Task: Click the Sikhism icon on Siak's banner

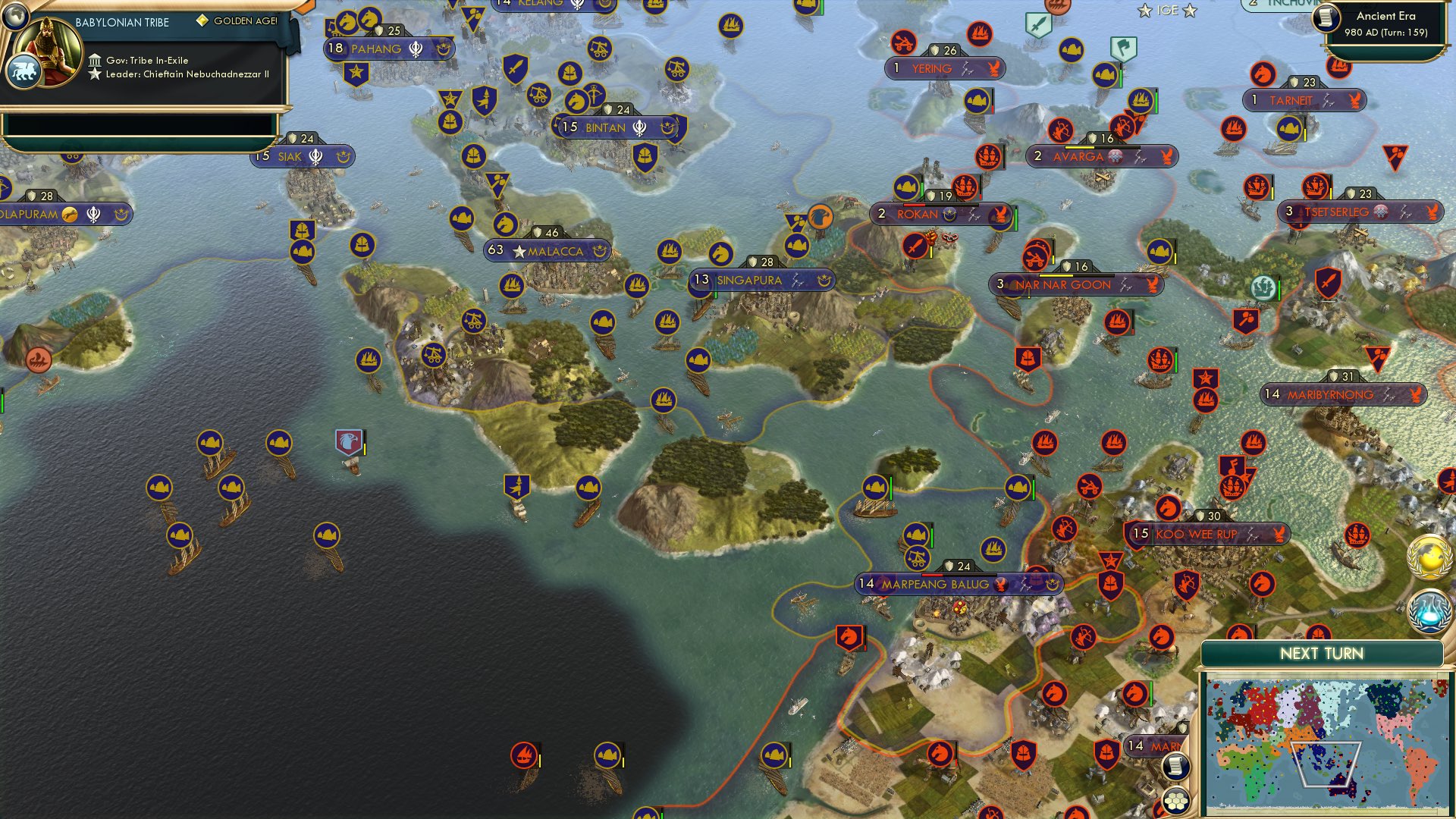Action: pyautogui.click(x=315, y=157)
